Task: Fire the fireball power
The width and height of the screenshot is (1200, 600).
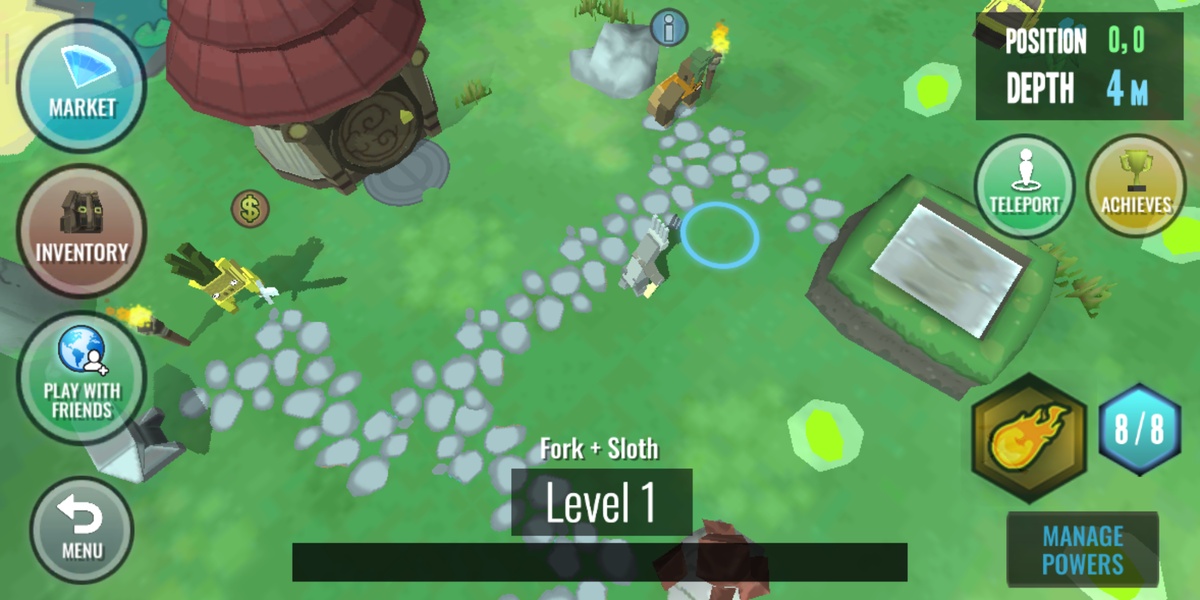Action: 1028,435
